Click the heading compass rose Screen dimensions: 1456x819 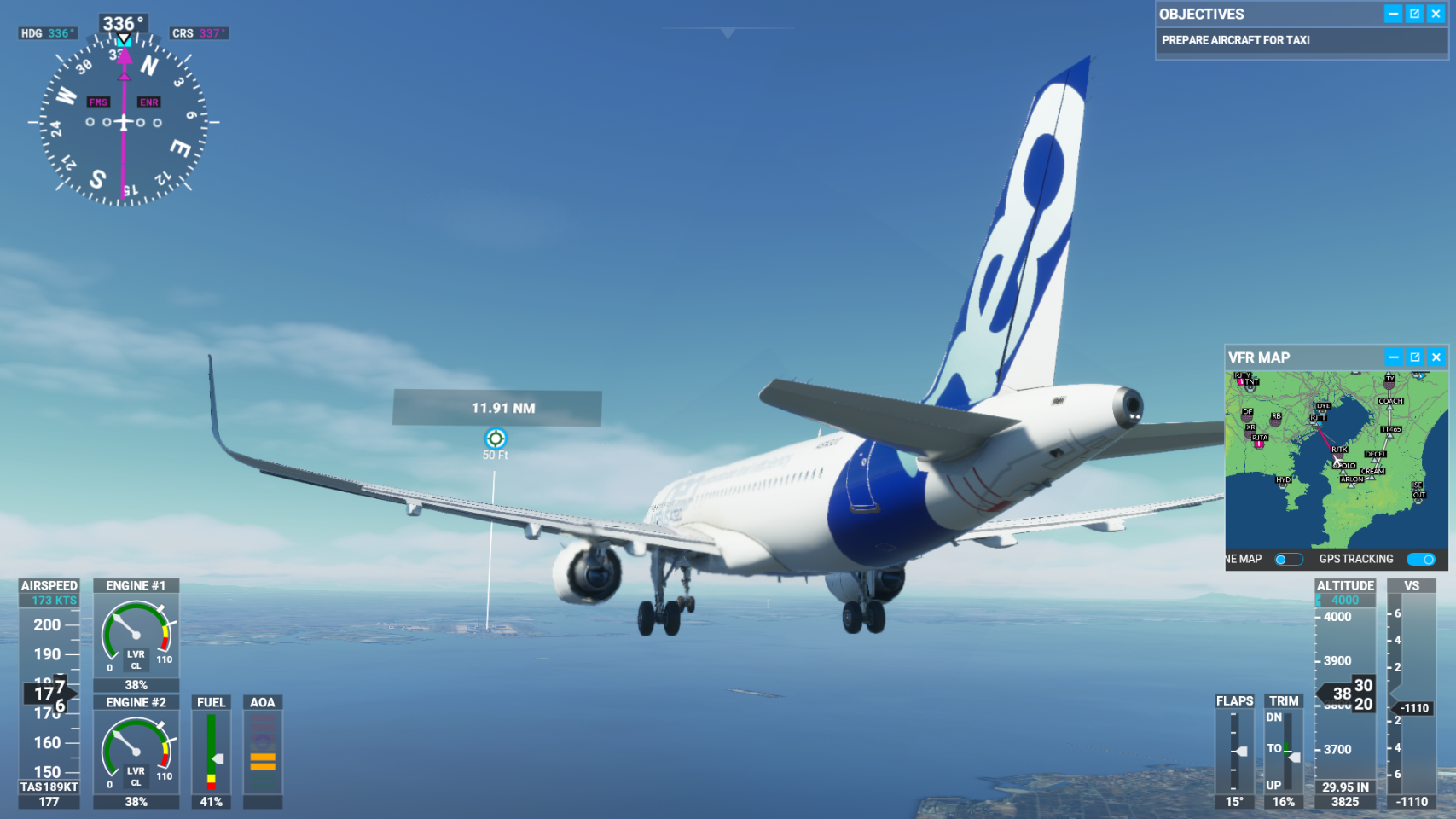coord(124,122)
